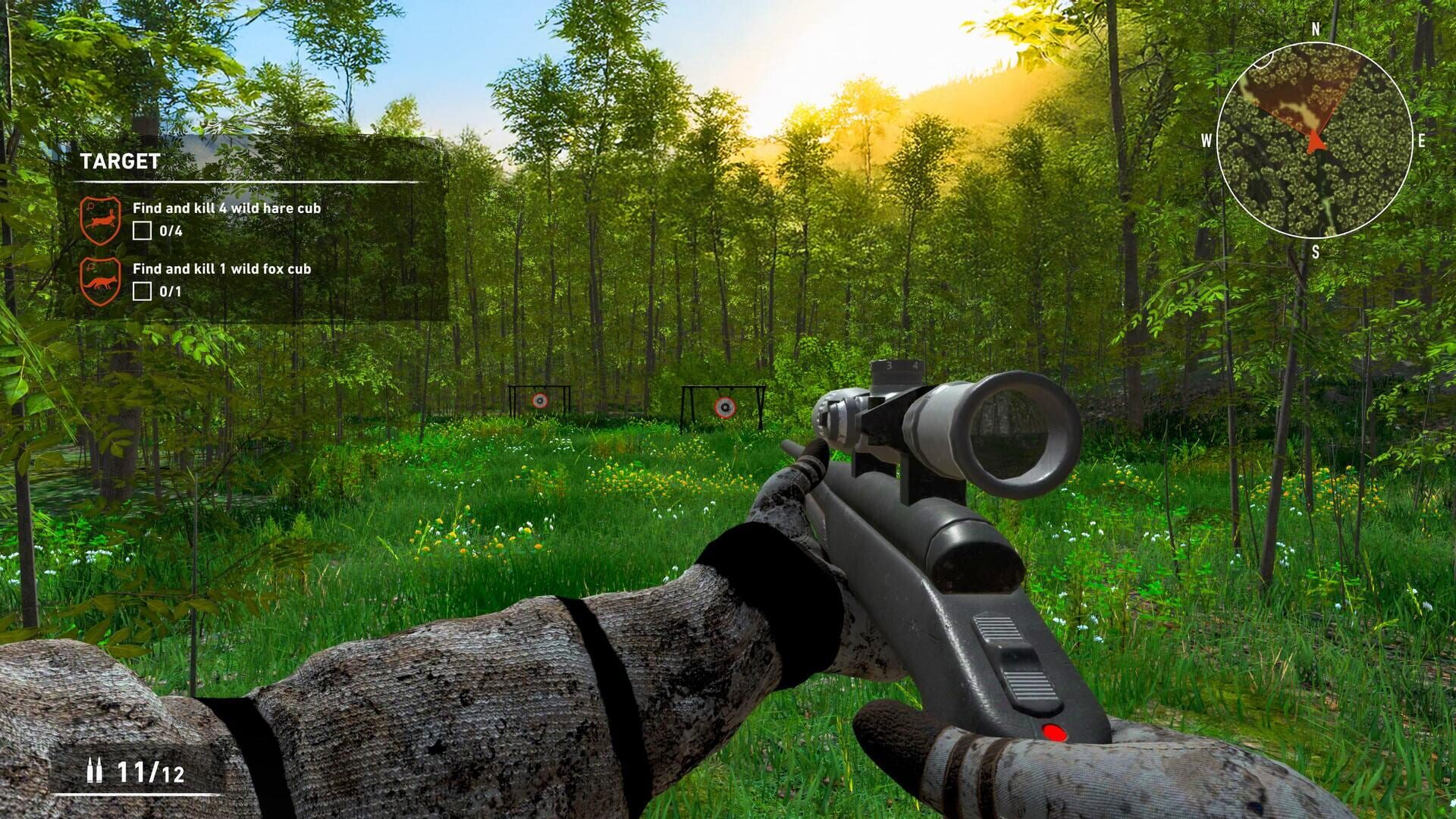The image size is (1456, 819).
Task: Check the 0/4 hare cub checkbox
Action: pyautogui.click(x=143, y=231)
